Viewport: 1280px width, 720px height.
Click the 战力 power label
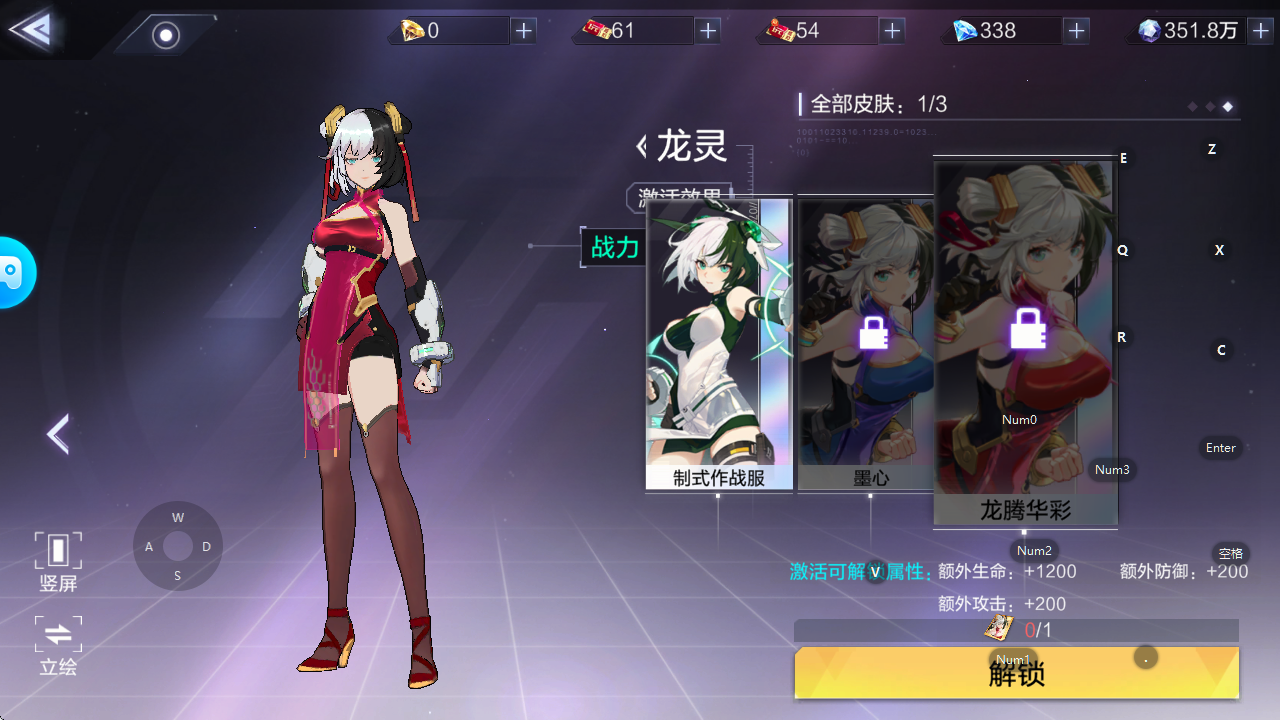click(x=614, y=248)
